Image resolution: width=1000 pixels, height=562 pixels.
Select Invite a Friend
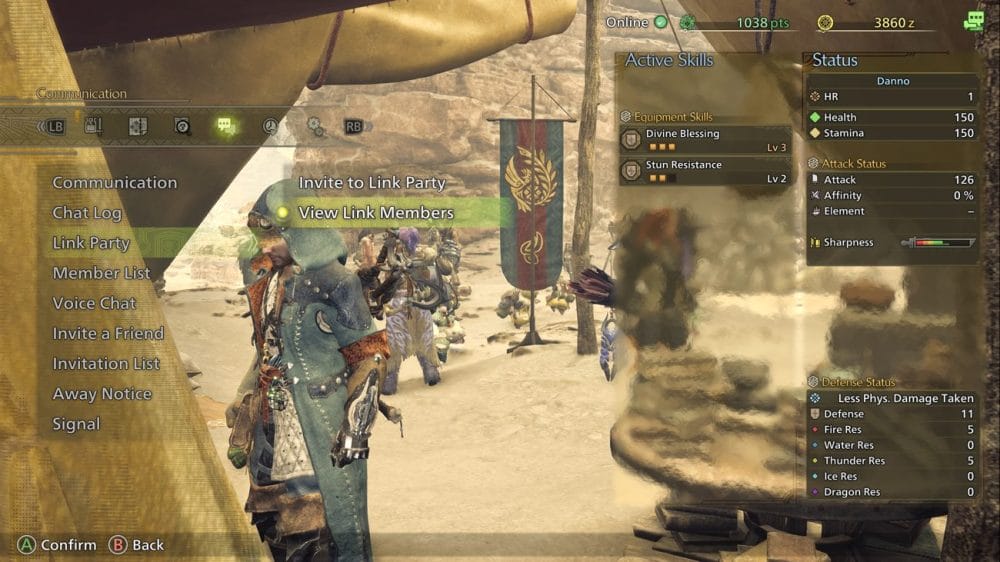(108, 333)
